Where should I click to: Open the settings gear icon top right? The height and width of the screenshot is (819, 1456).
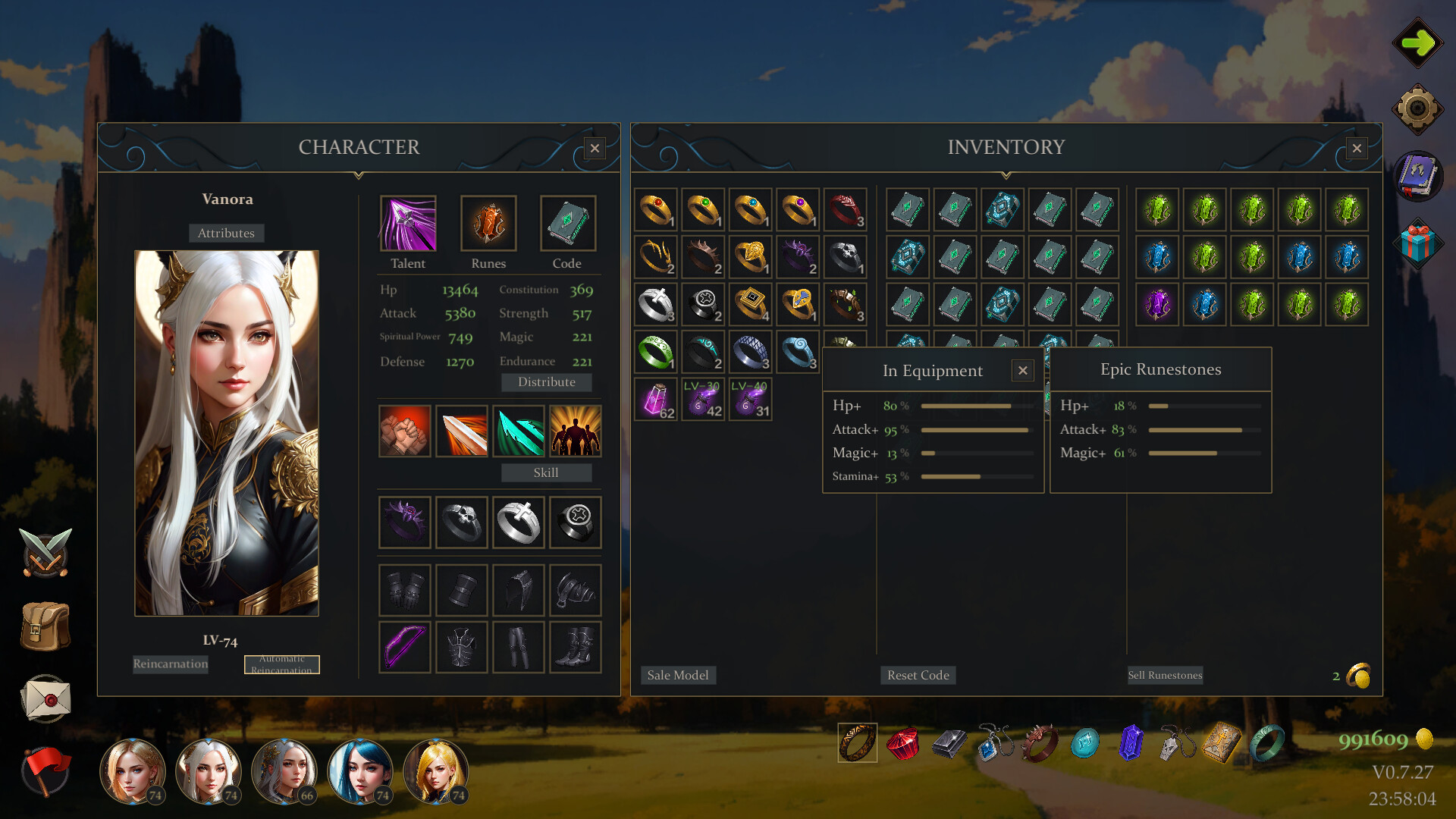click(1417, 108)
